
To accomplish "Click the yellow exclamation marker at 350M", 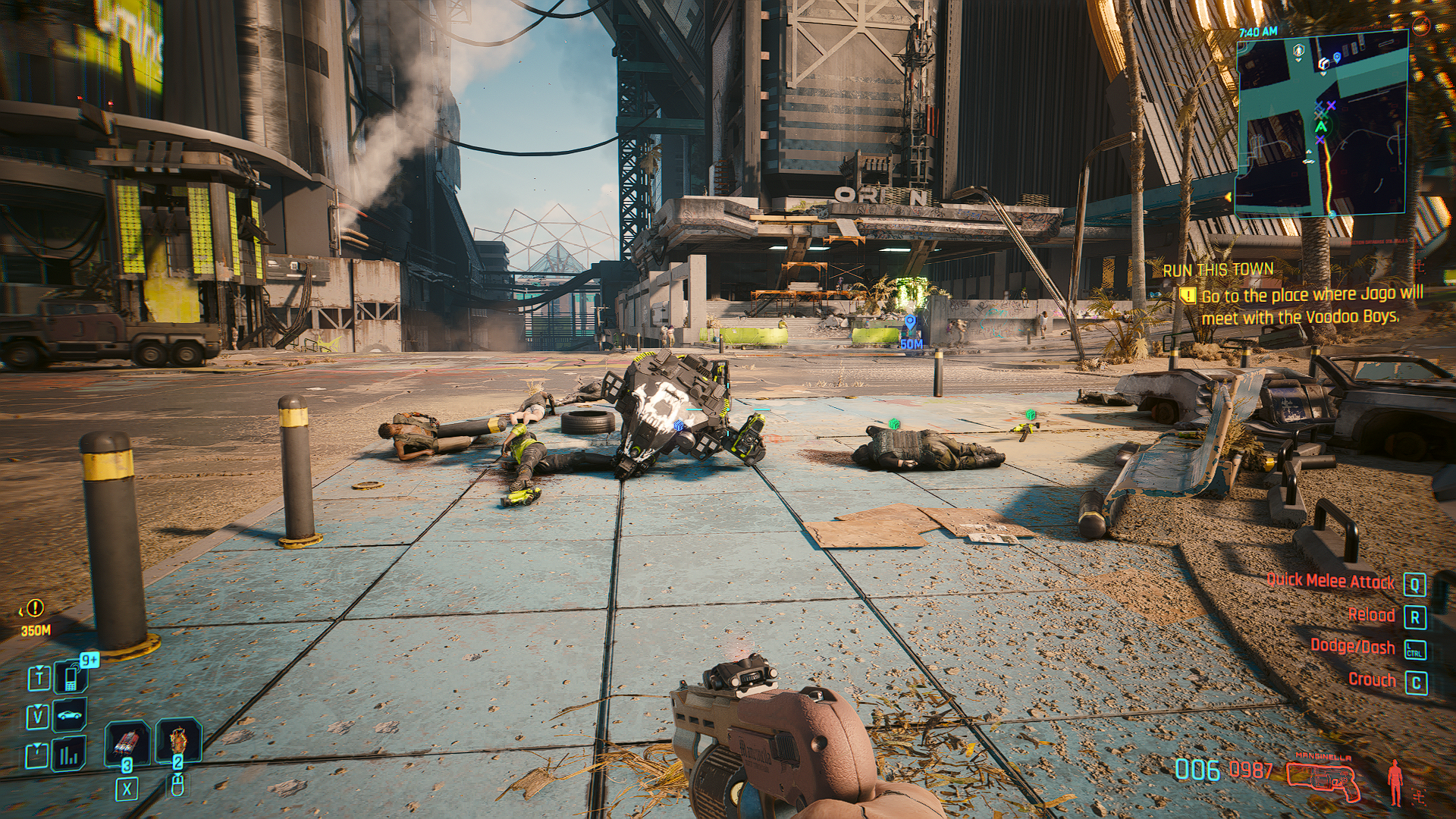I will [x=35, y=608].
